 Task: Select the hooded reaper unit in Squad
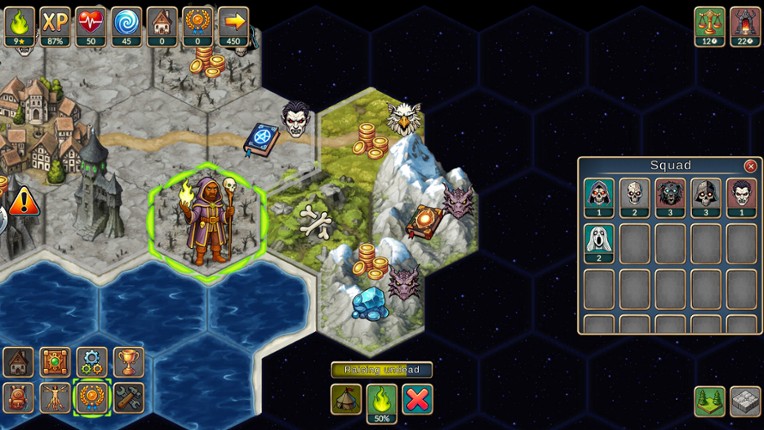[599, 197]
